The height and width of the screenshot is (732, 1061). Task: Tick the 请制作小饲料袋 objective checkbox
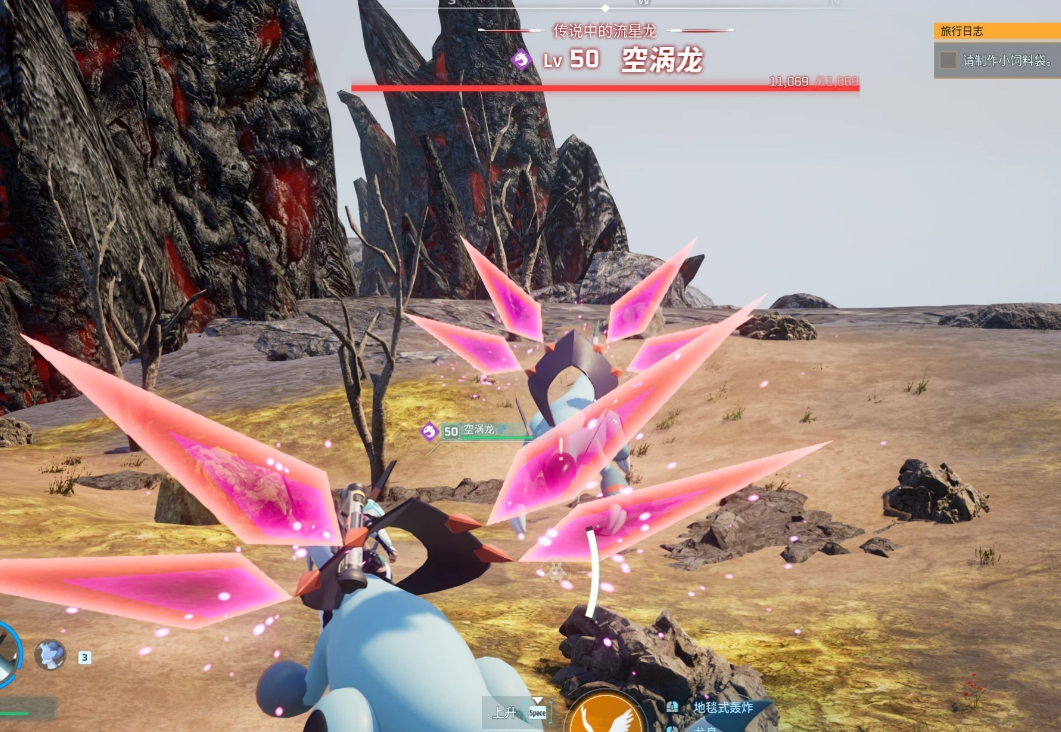[948, 60]
